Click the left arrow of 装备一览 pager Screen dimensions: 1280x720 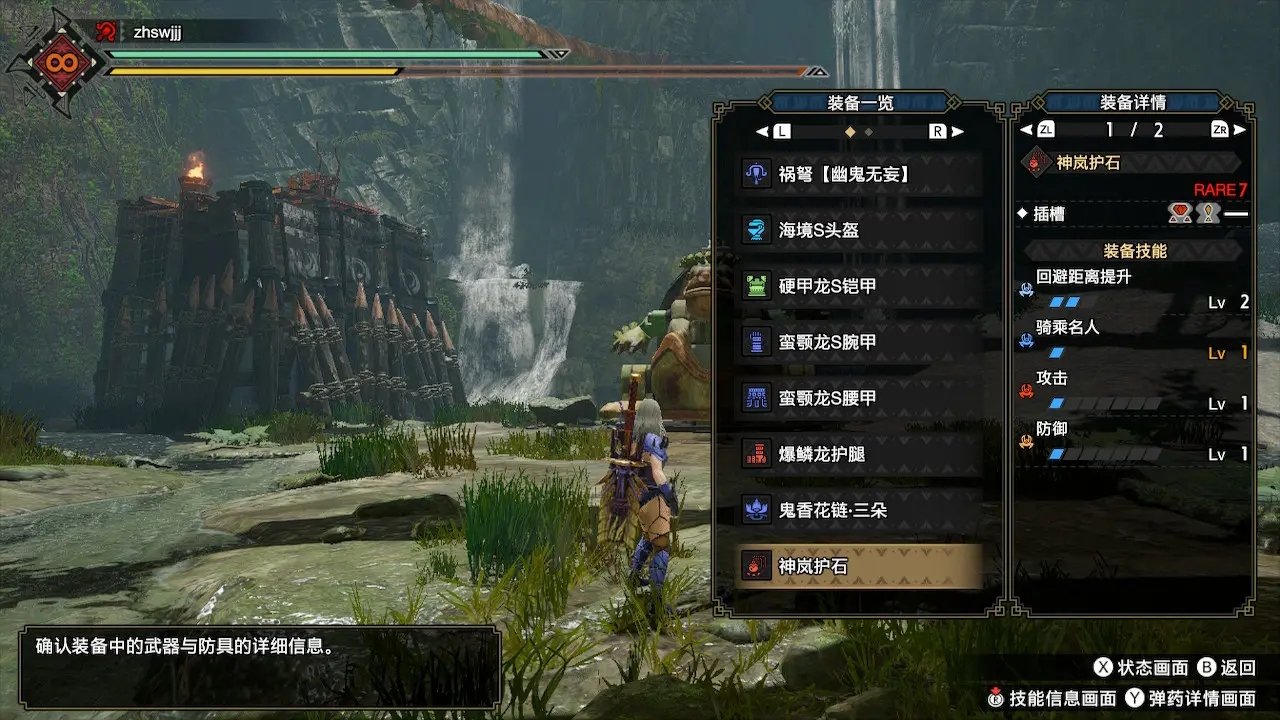(x=763, y=132)
